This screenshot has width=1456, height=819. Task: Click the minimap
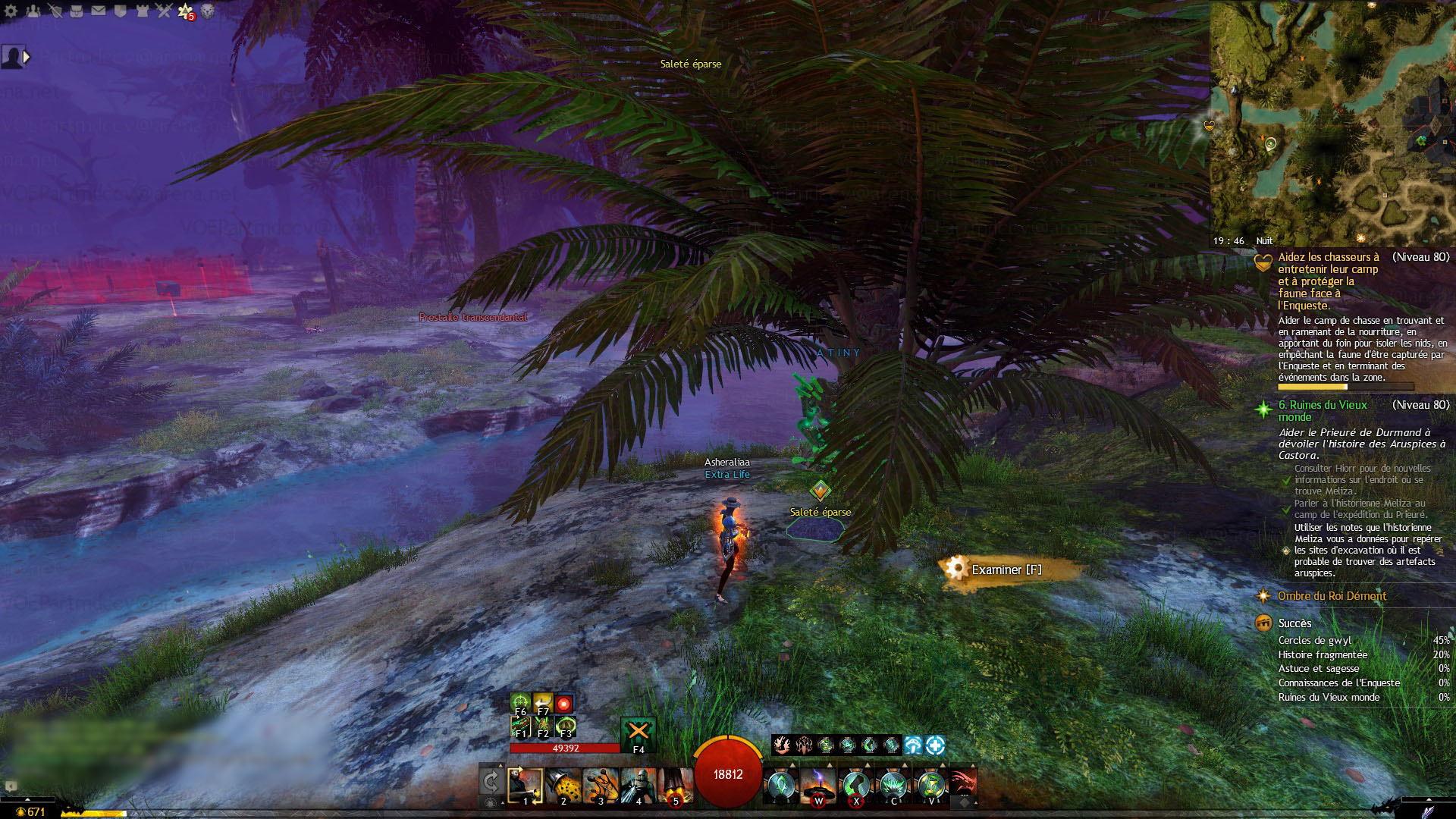click(1332, 121)
